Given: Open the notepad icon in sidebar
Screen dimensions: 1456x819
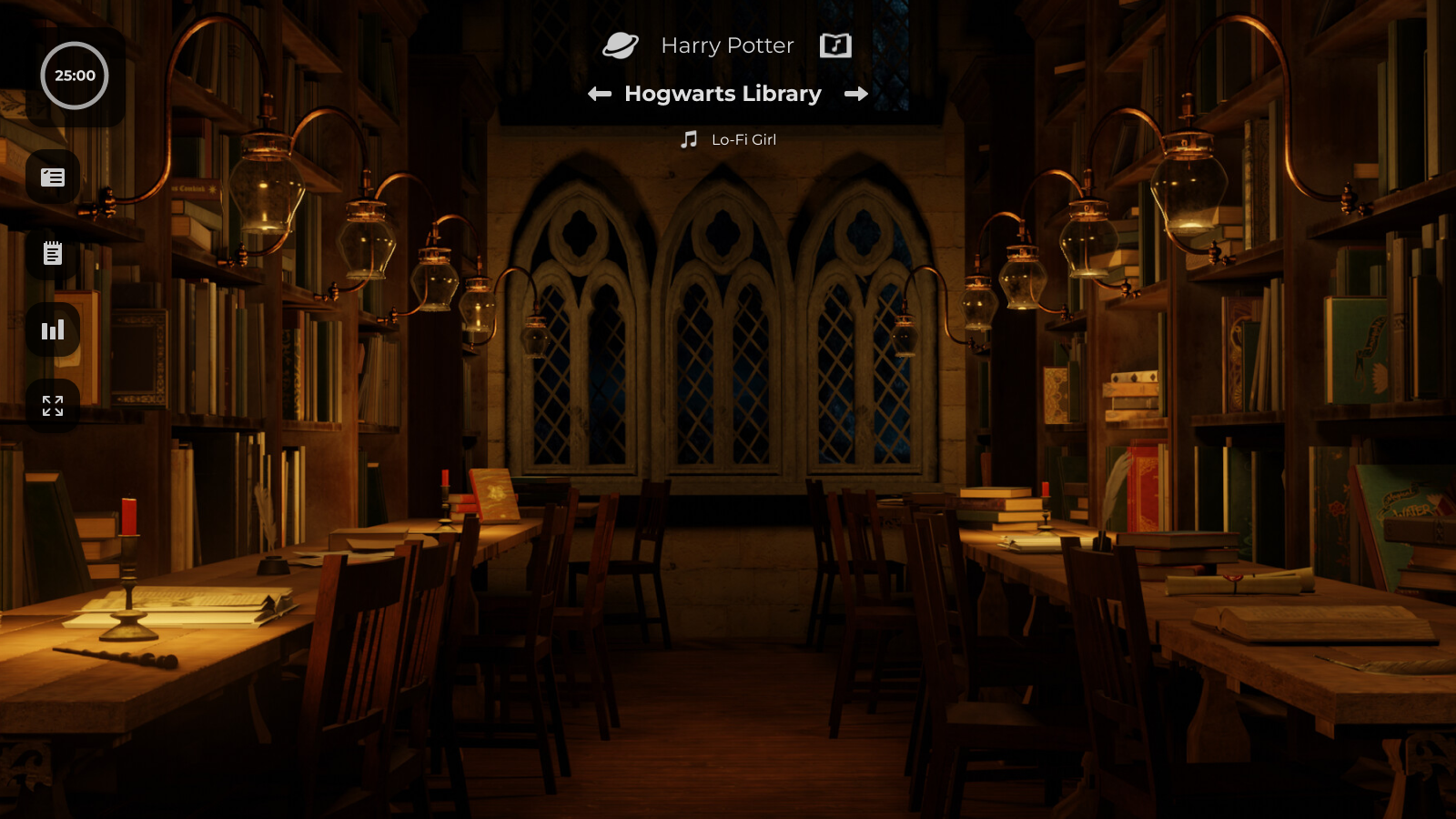Looking at the screenshot, I should 53,253.
